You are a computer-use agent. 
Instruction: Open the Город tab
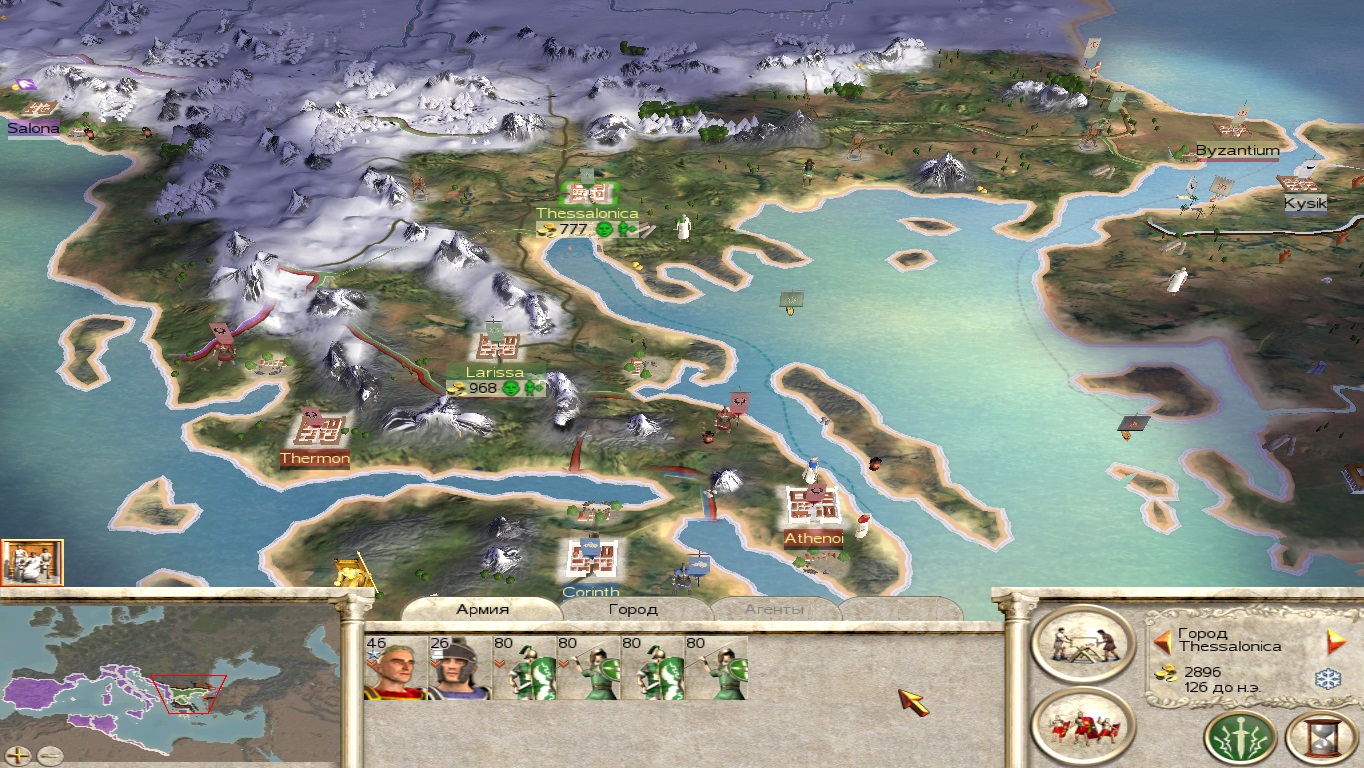[633, 609]
